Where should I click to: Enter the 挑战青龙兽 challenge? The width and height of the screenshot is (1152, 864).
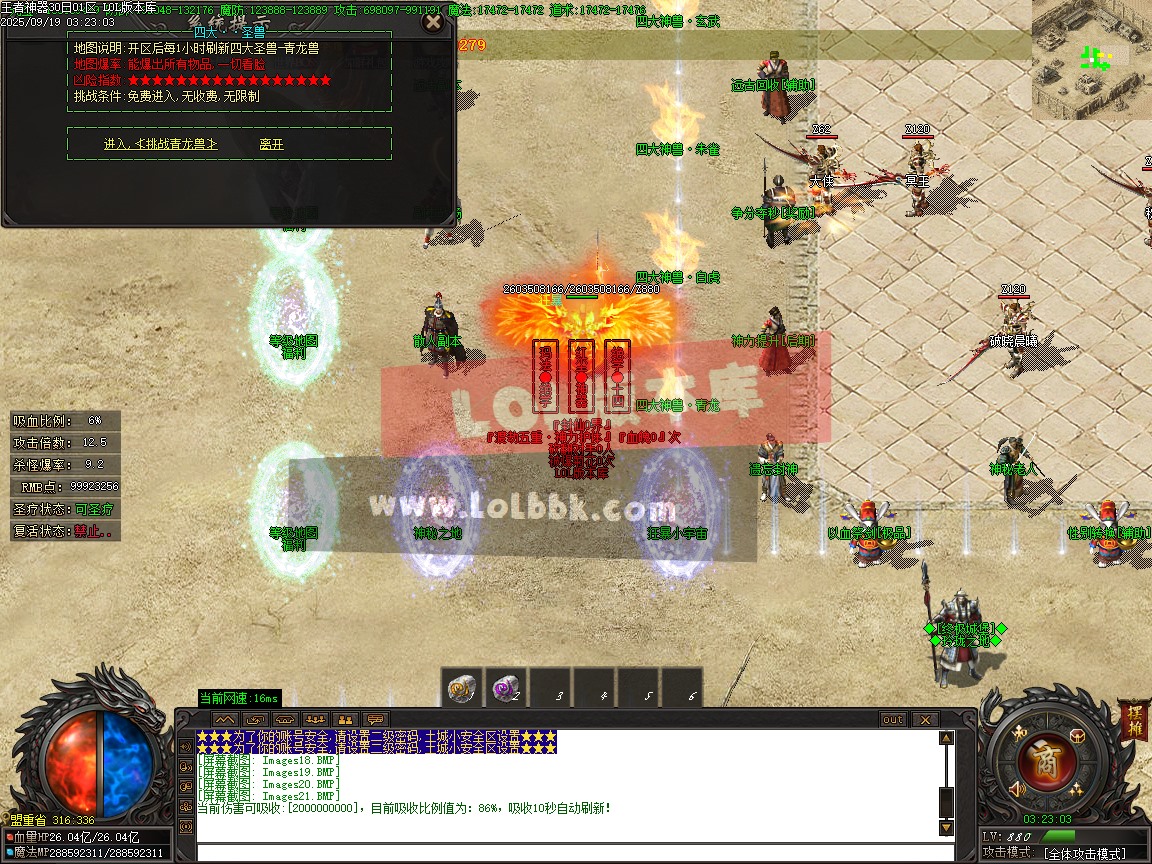point(160,144)
